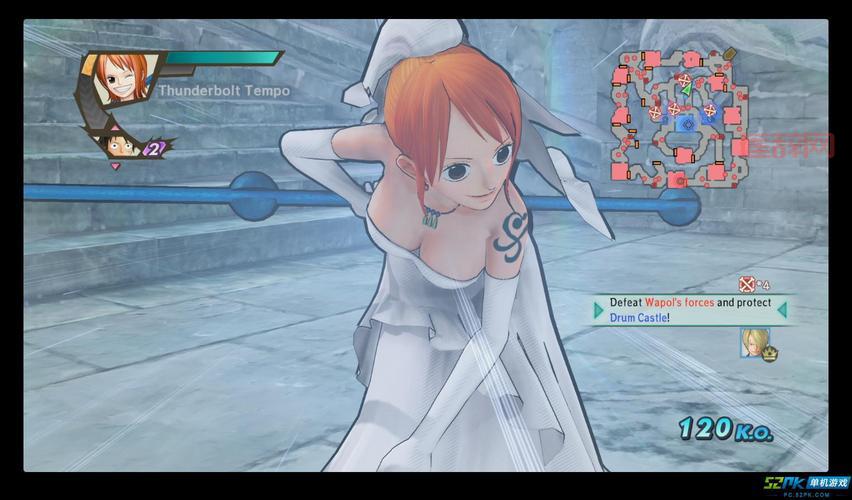The width and height of the screenshot is (852, 500).
Task: Click the right arrow on the objective banner
Action: [x=782, y=309]
